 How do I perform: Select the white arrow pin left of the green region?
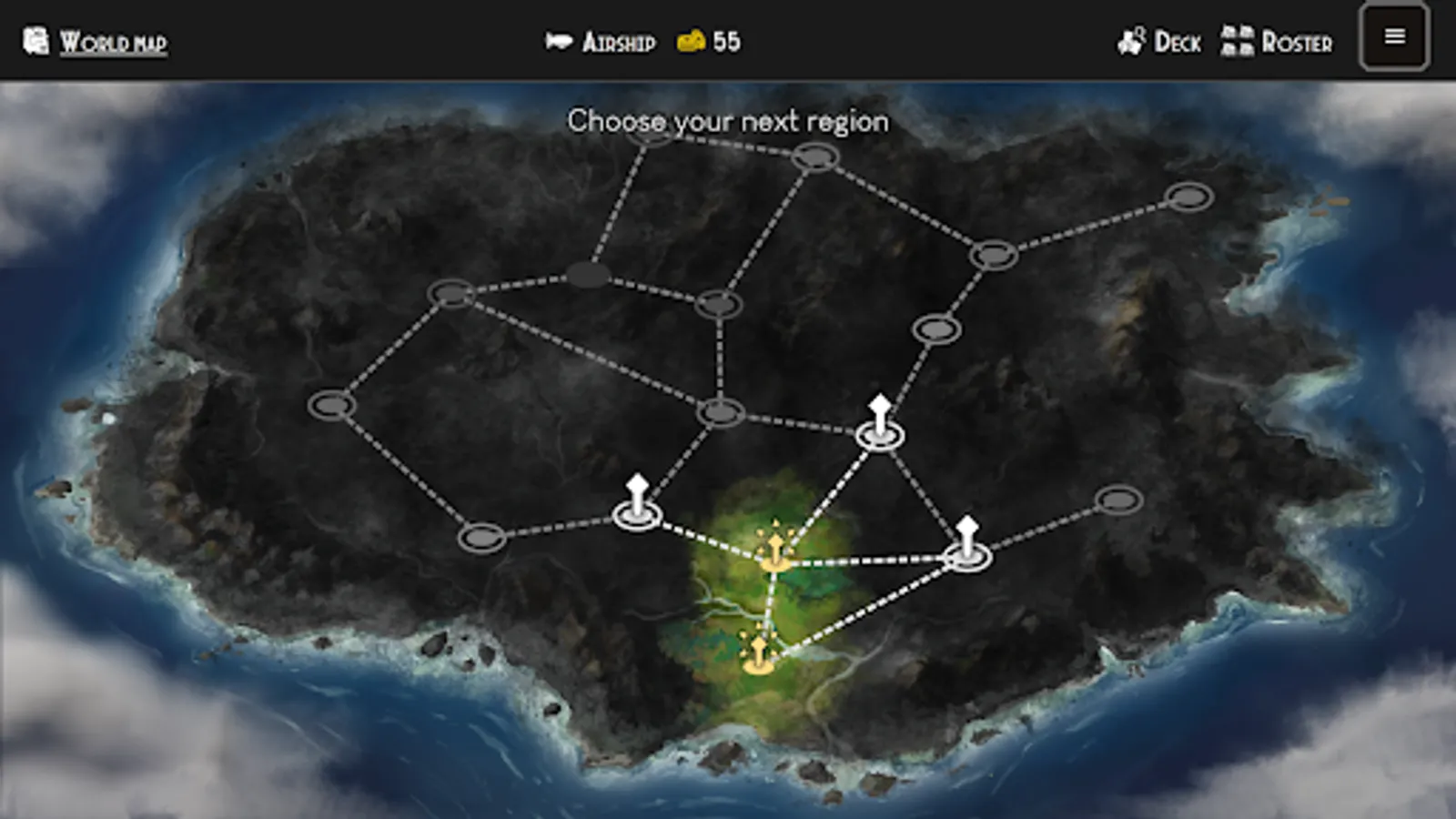coord(637,505)
